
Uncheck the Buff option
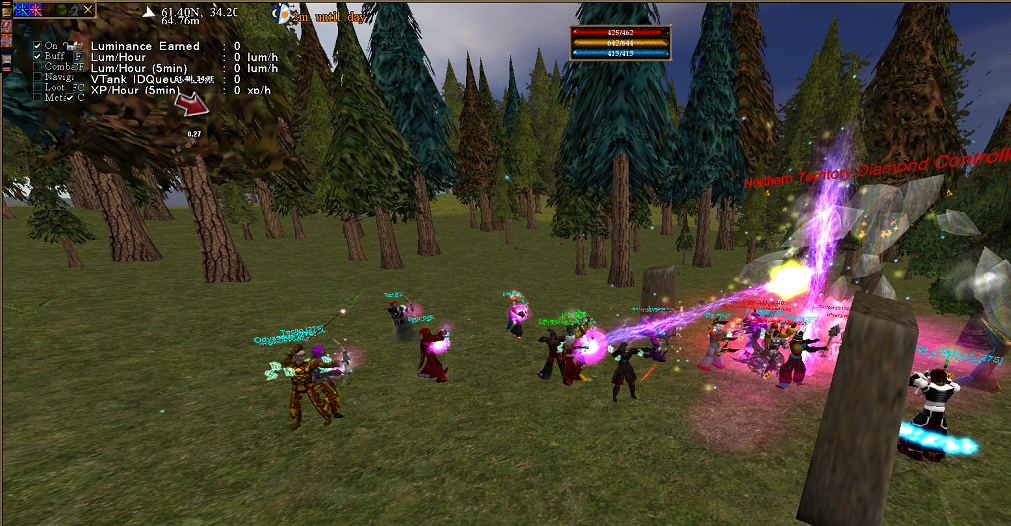37,56
